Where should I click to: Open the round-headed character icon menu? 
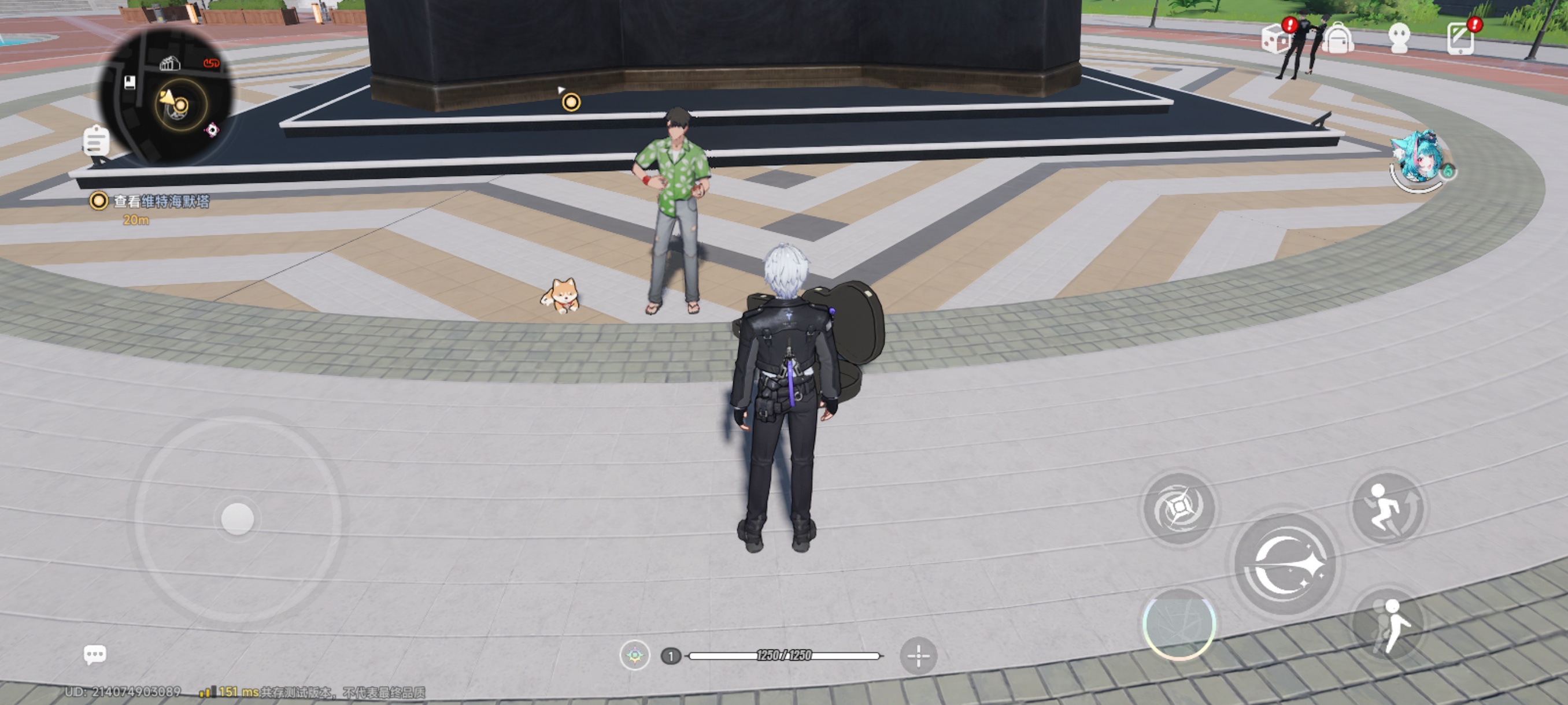(1399, 39)
